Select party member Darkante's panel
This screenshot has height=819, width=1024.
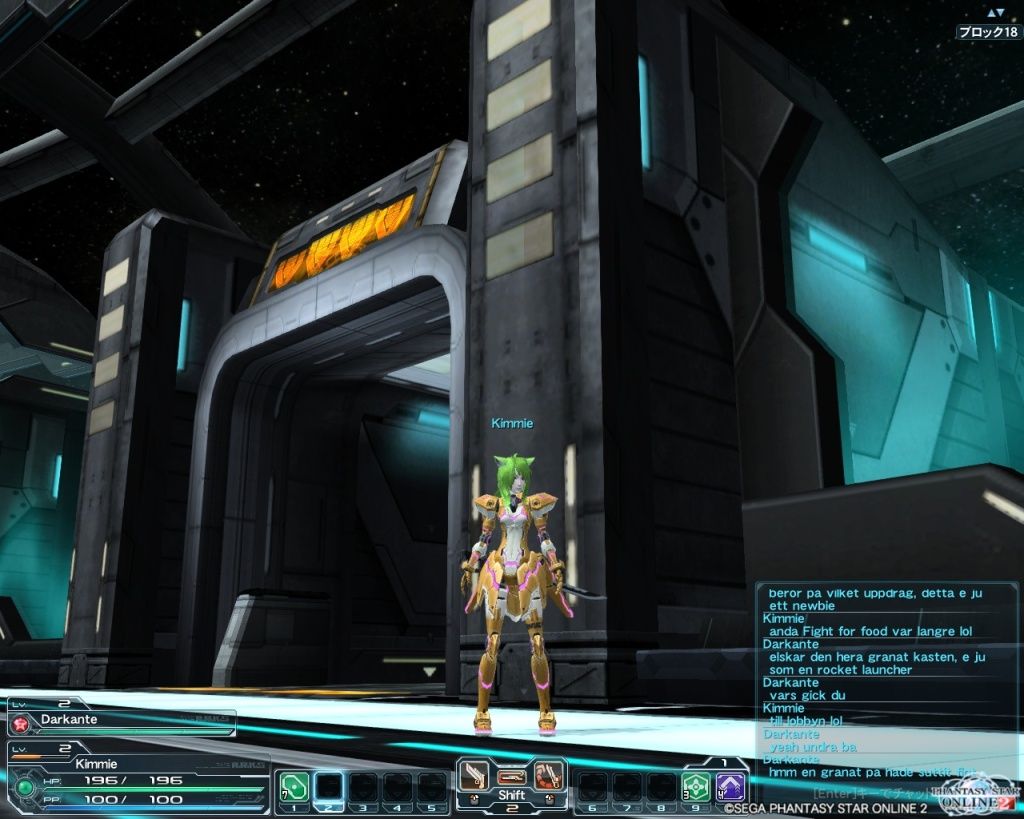(x=122, y=719)
